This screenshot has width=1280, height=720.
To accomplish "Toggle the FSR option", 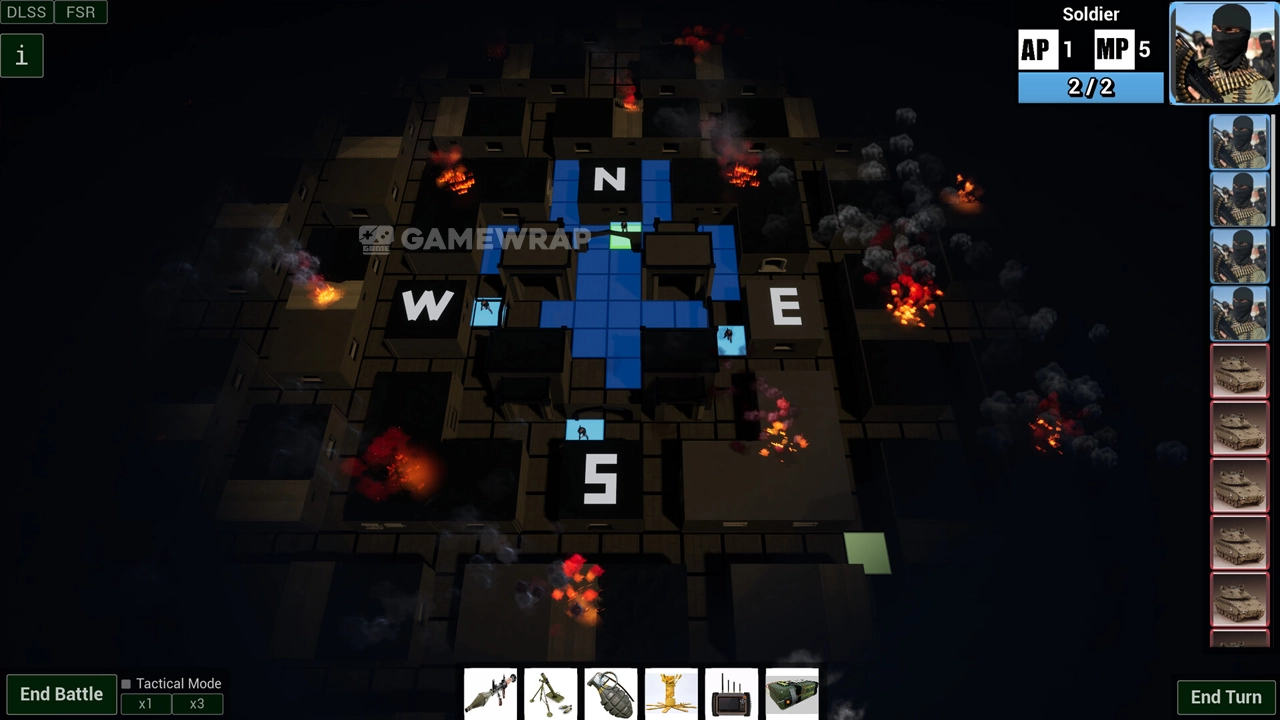I will pos(81,12).
